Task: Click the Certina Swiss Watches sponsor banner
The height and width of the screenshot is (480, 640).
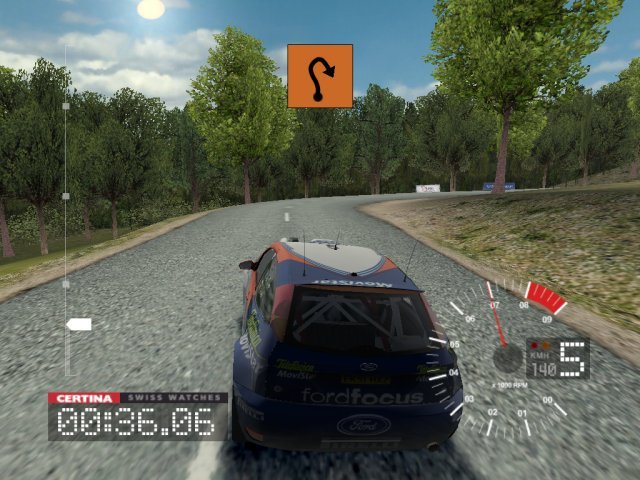Action: coord(137,398)
